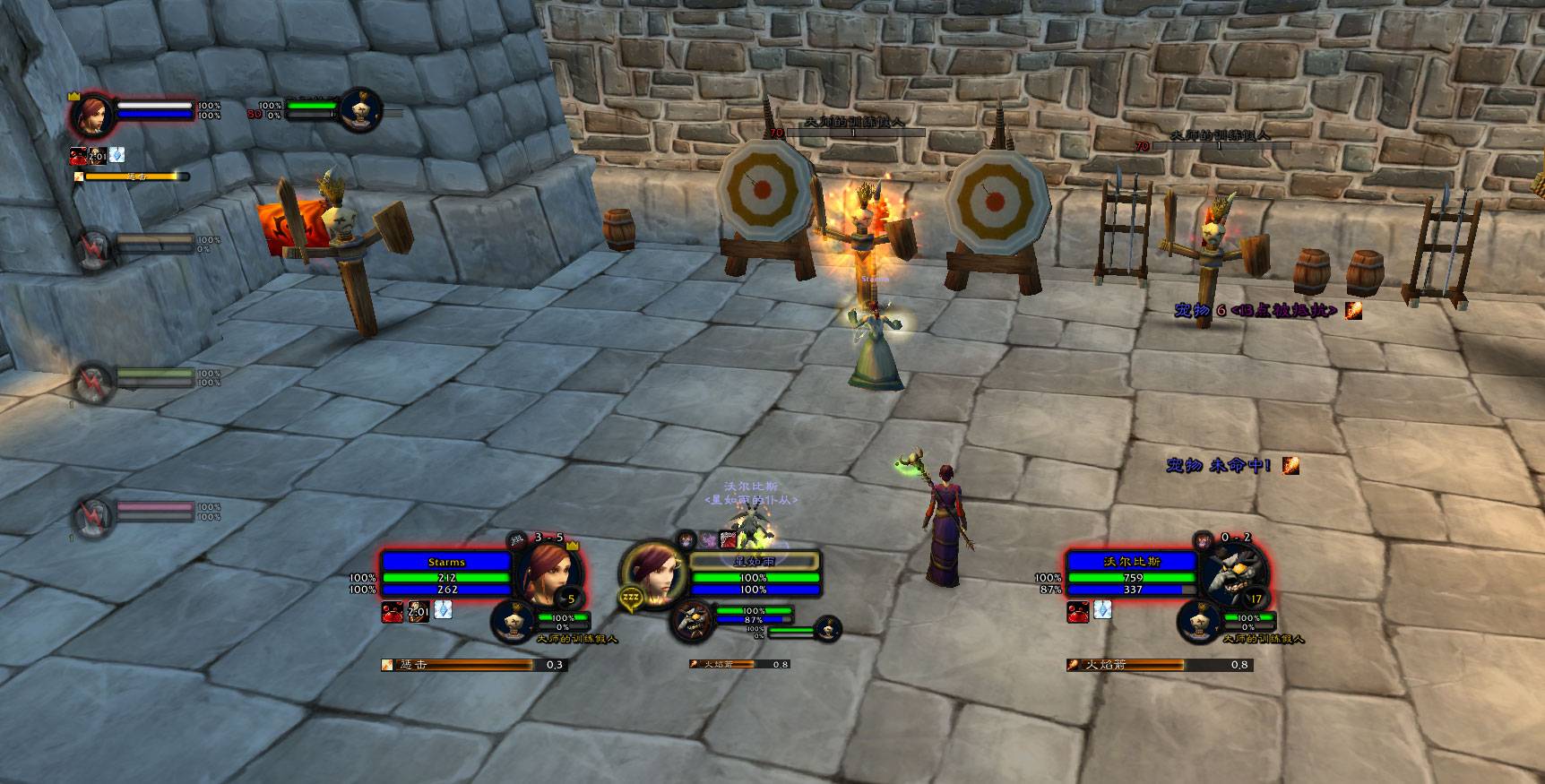Click the 沃尔比斯 name bar

click(x=1133, y=562)
